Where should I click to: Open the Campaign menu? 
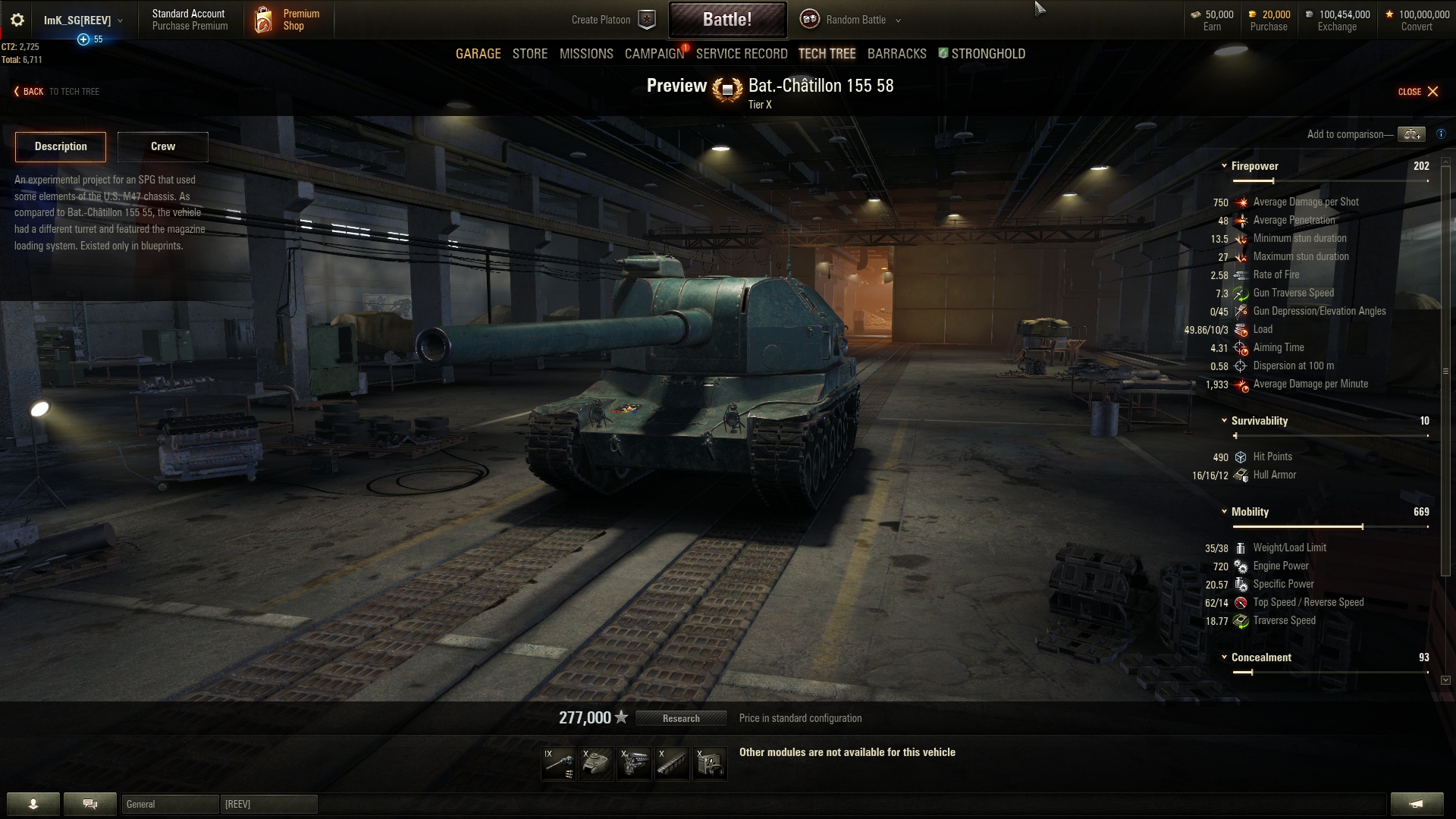(x=654, y=54)
